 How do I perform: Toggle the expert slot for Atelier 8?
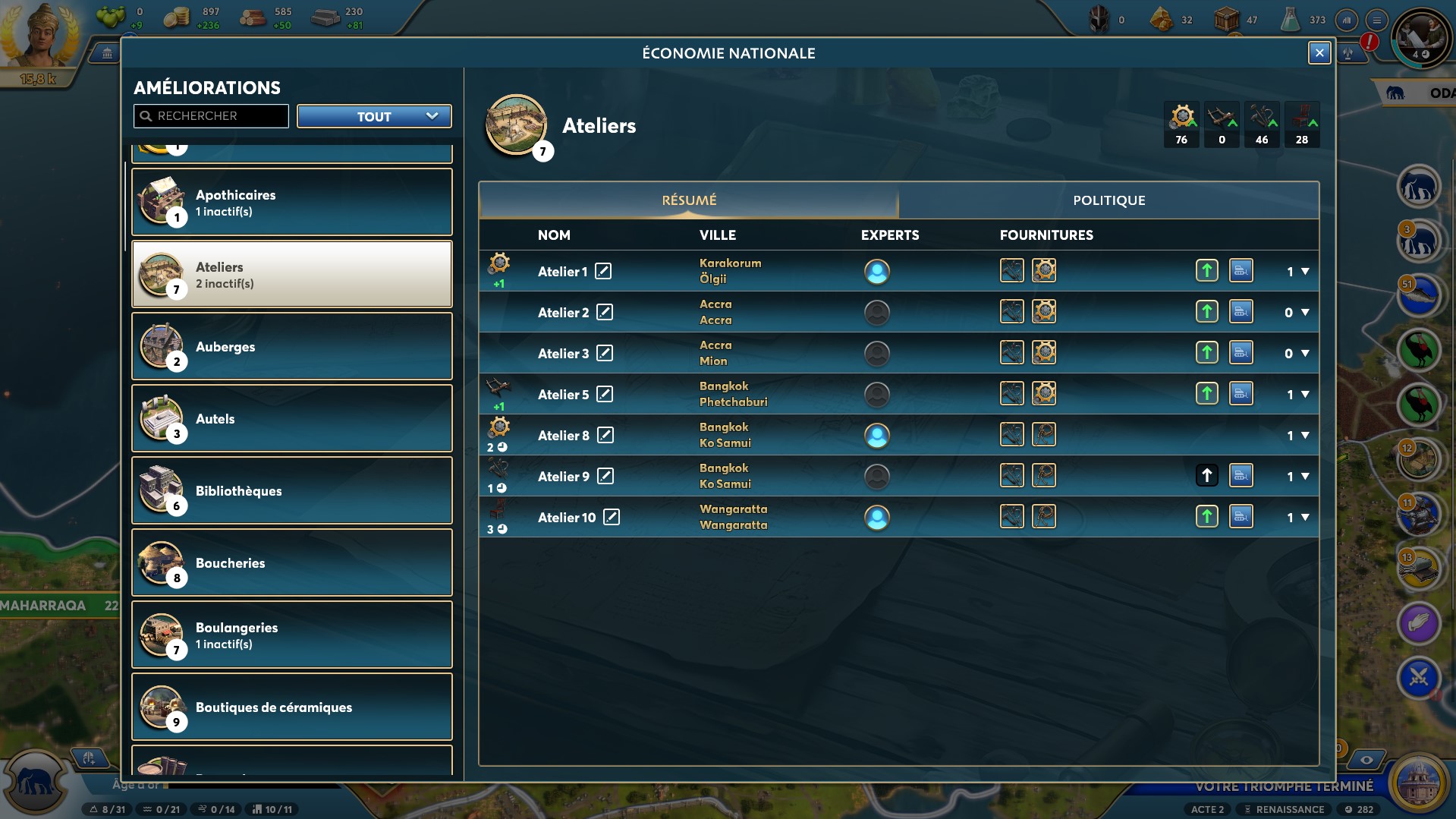coord(876,436)
